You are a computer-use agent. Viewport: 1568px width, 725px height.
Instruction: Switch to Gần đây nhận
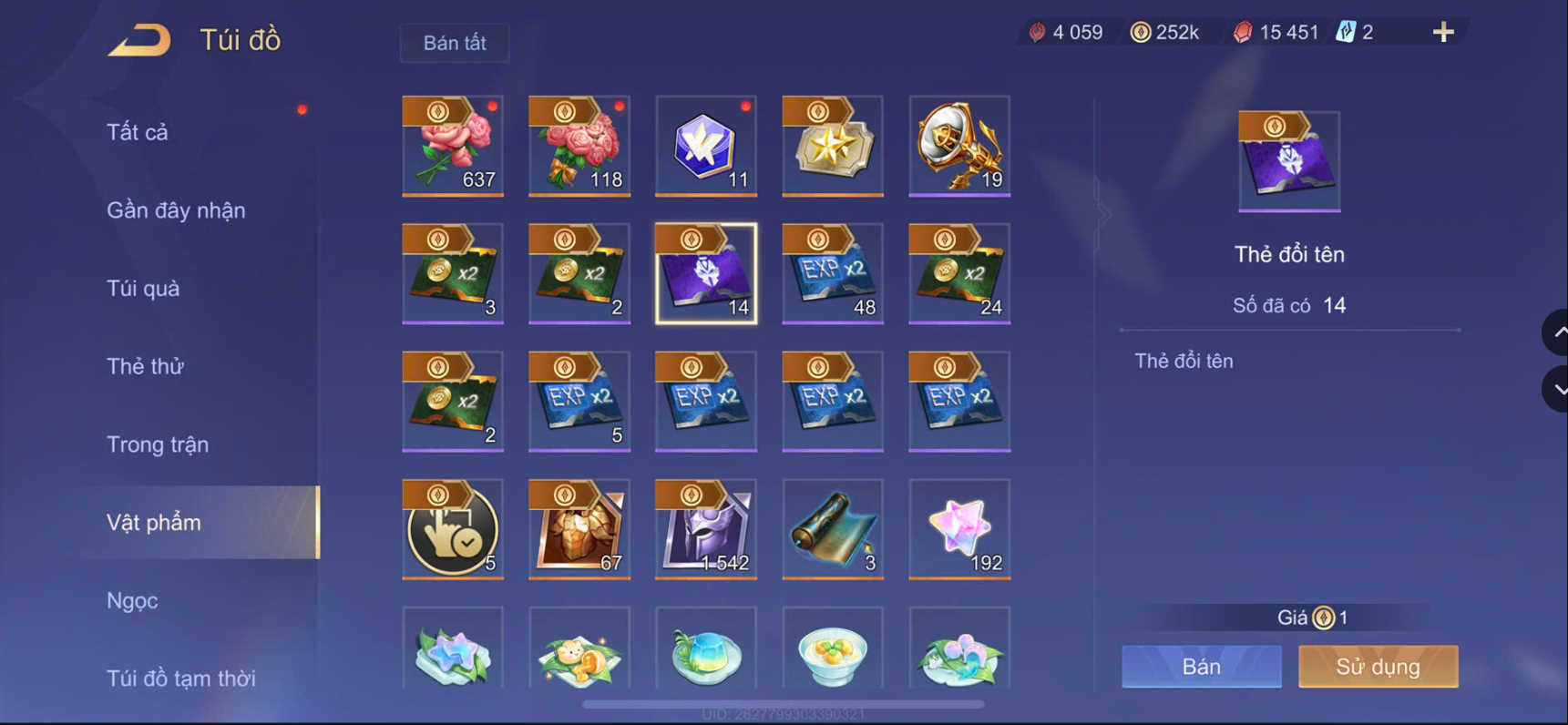[175, 209]
